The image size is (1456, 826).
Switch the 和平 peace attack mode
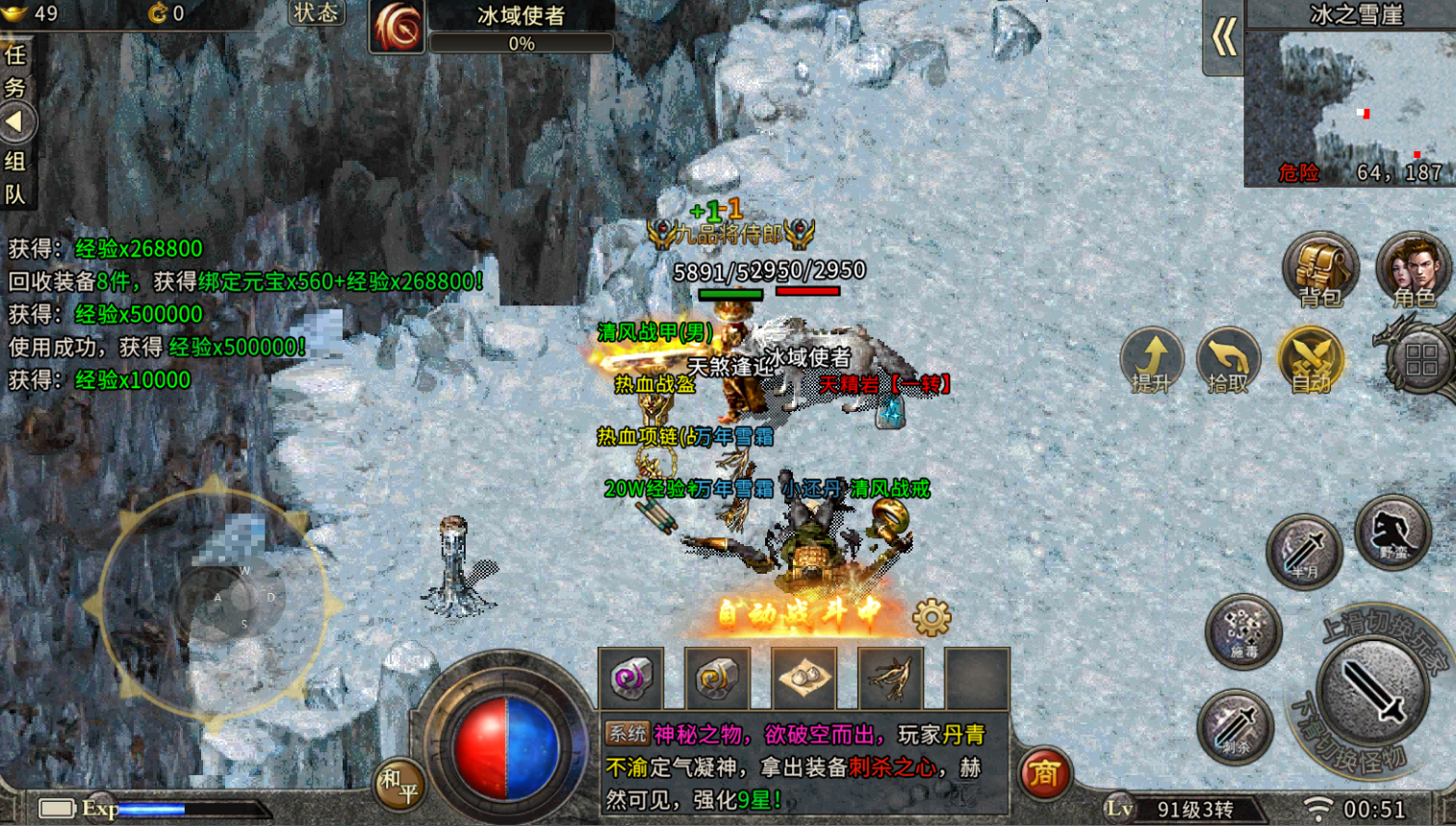click(x=398, y=785)
